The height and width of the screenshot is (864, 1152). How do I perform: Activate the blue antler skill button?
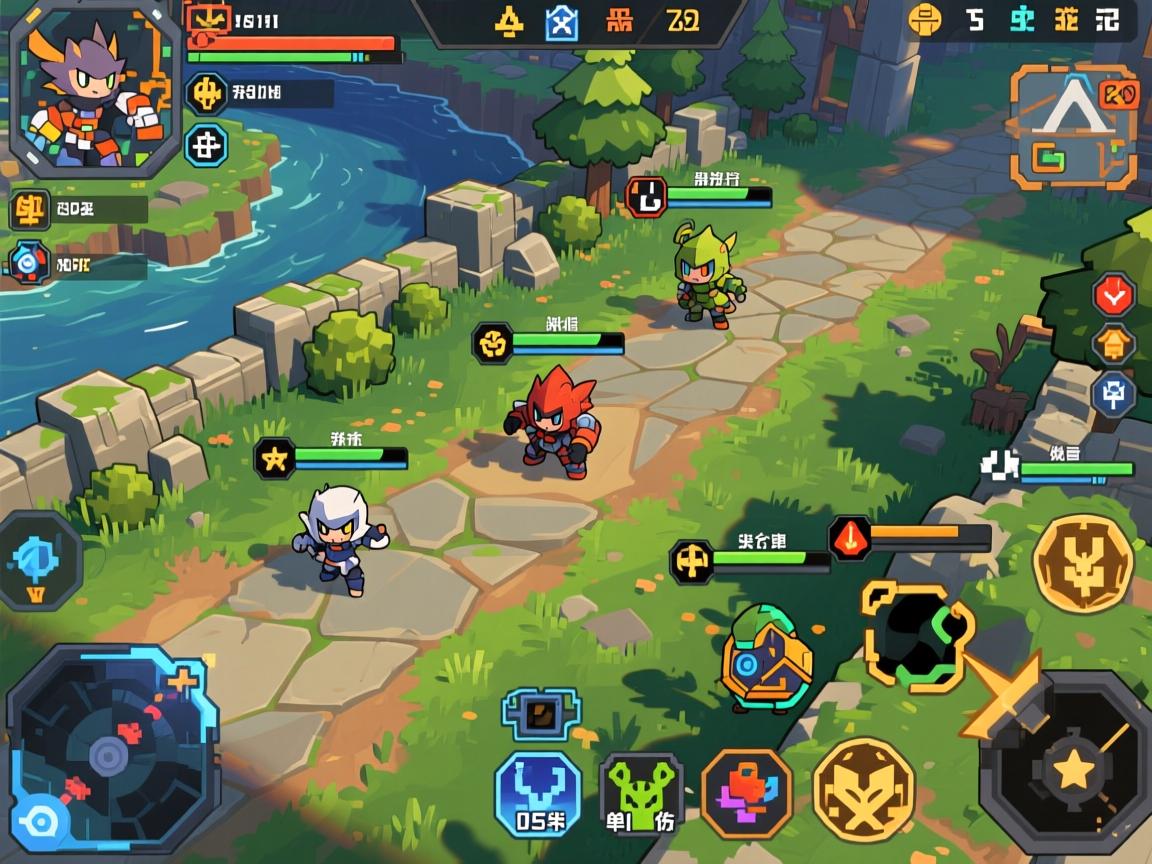point(539,795)
